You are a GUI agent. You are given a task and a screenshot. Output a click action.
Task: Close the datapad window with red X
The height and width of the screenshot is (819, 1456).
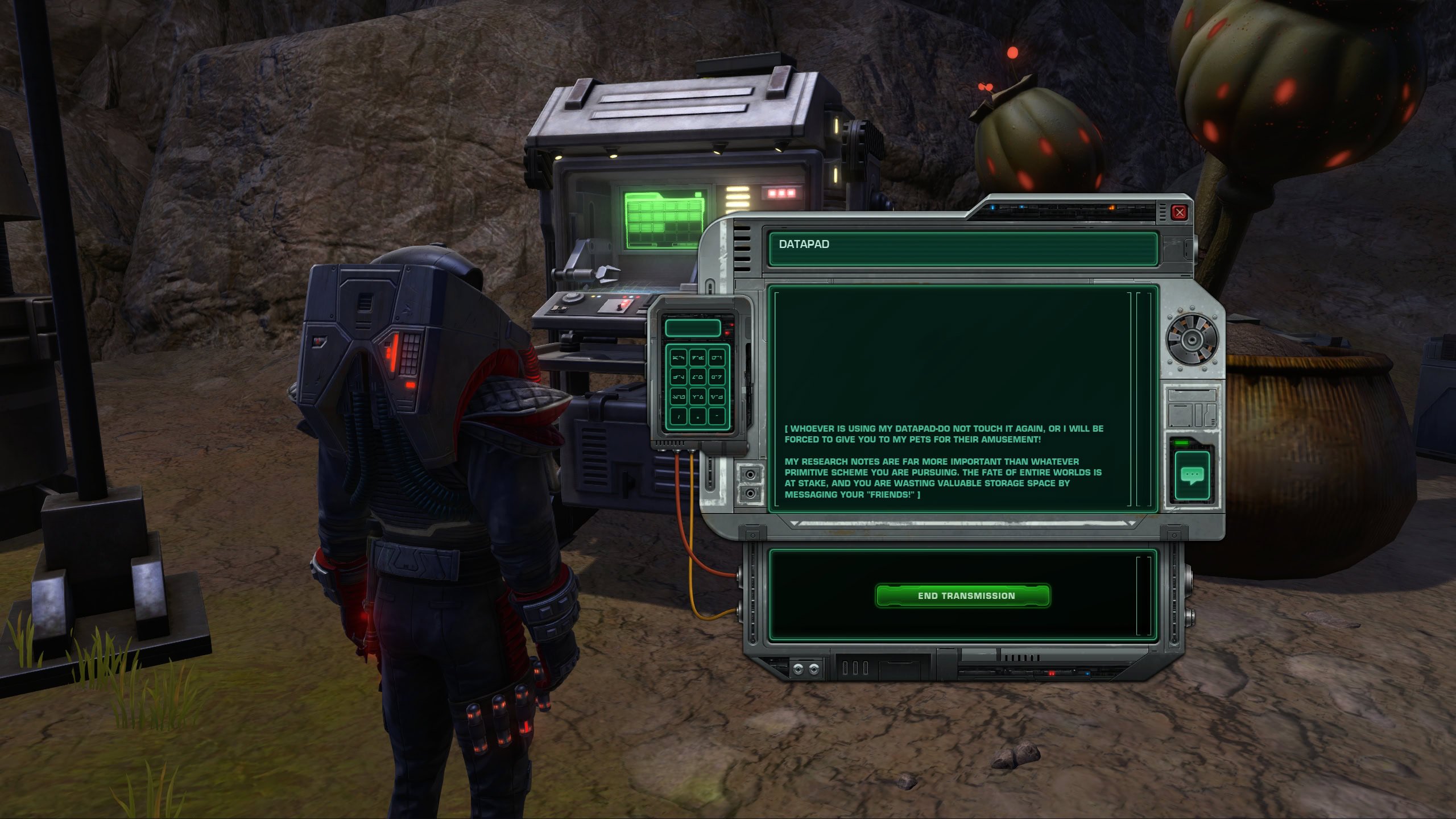click(x=1179, y=213)
